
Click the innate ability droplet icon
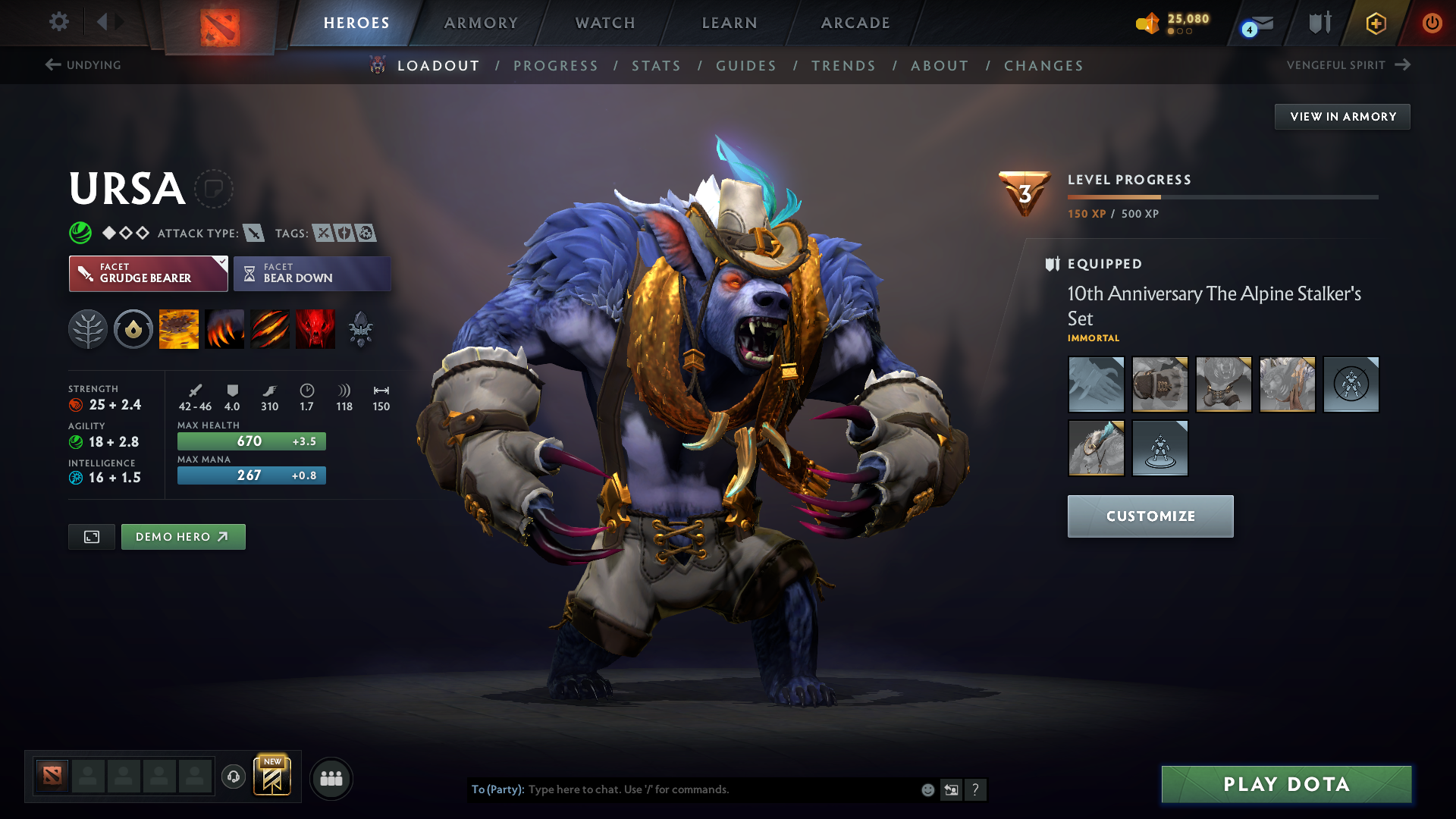click(133, 329)
